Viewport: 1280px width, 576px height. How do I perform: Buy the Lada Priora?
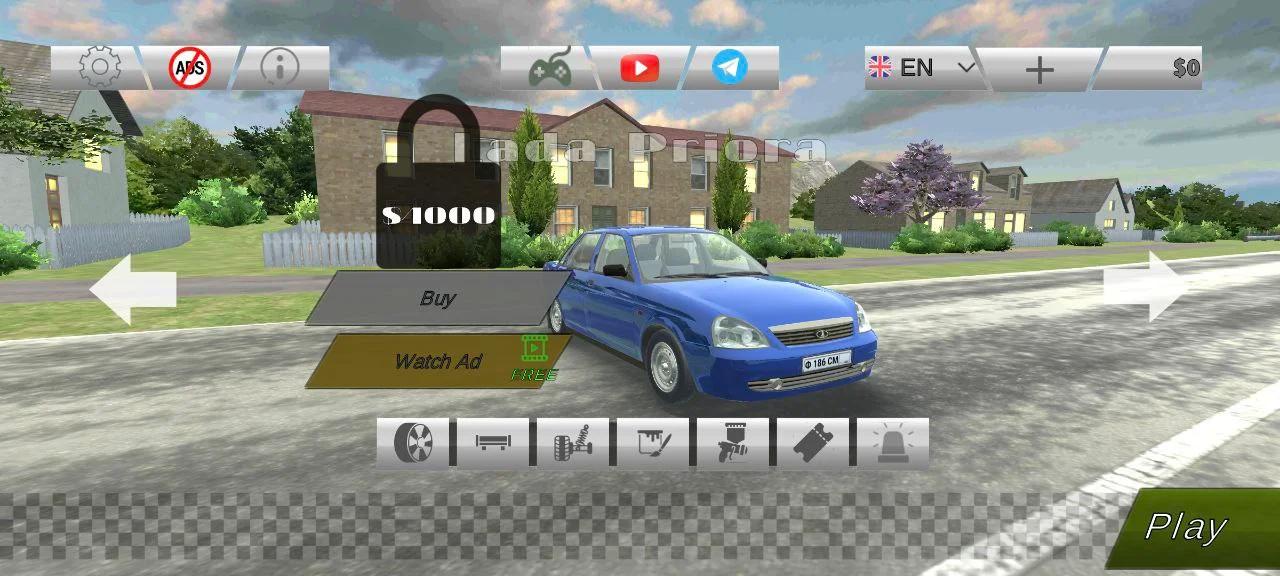[x=438, y=298]
